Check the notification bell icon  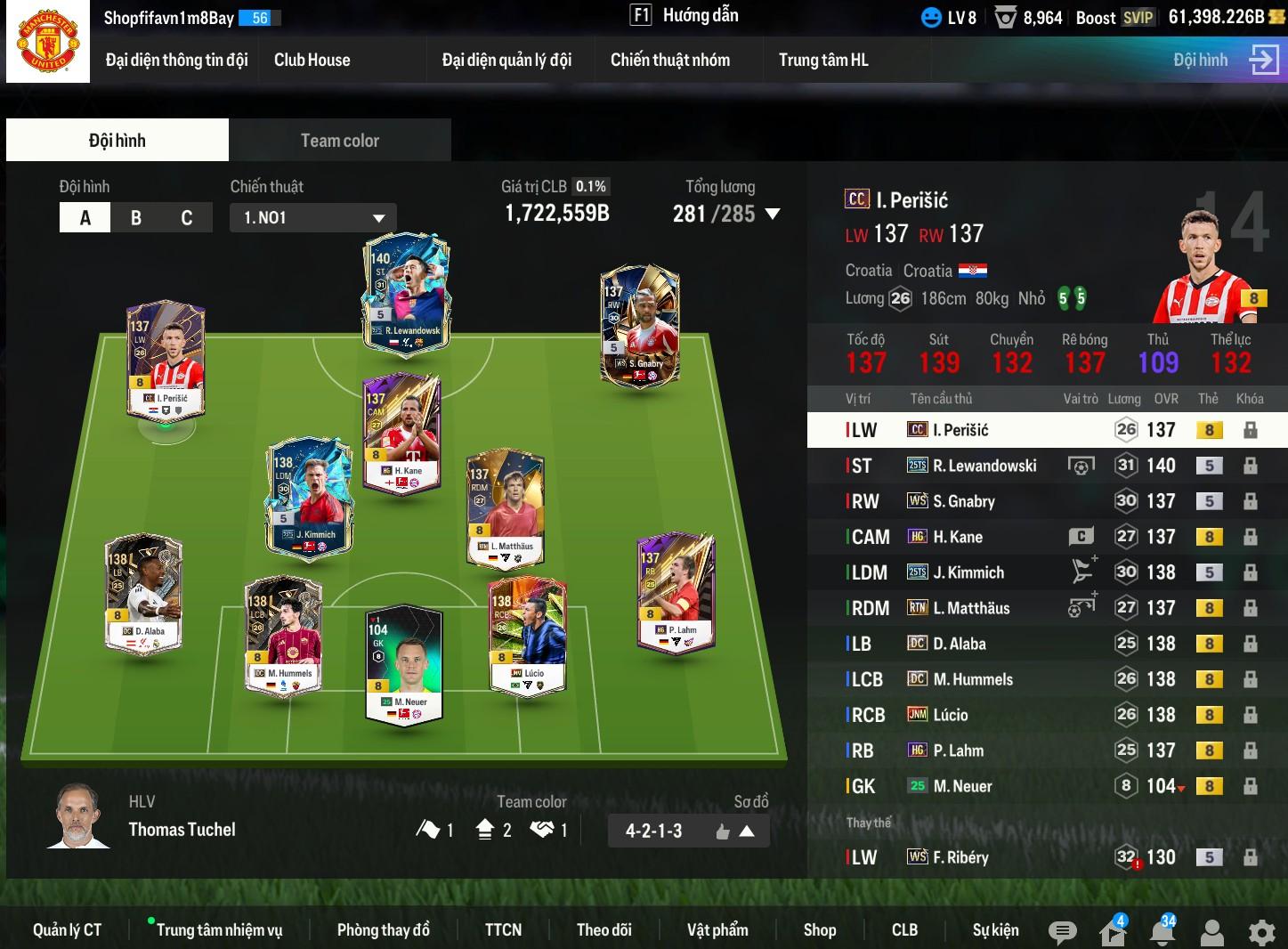pos(1162,931)
